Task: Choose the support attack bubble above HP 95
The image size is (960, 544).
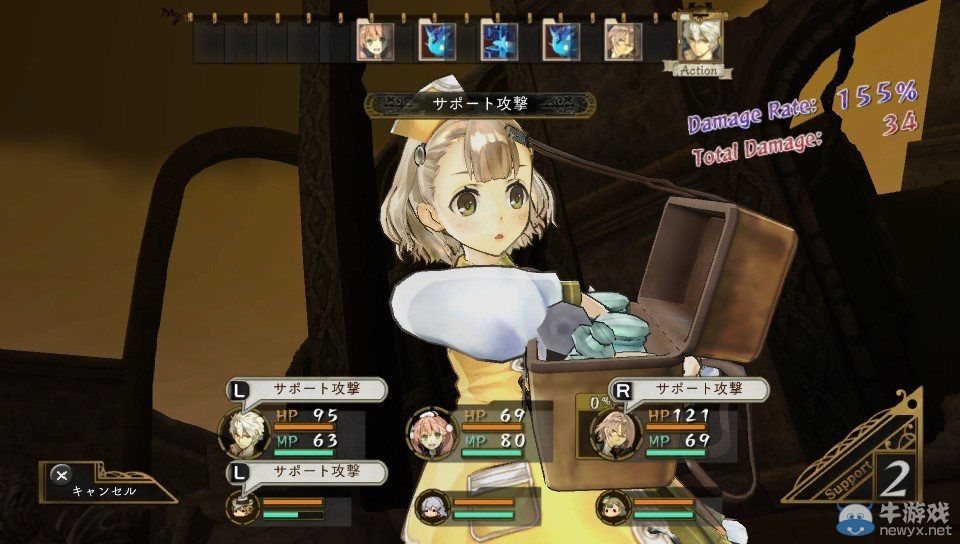Action: 304,391
